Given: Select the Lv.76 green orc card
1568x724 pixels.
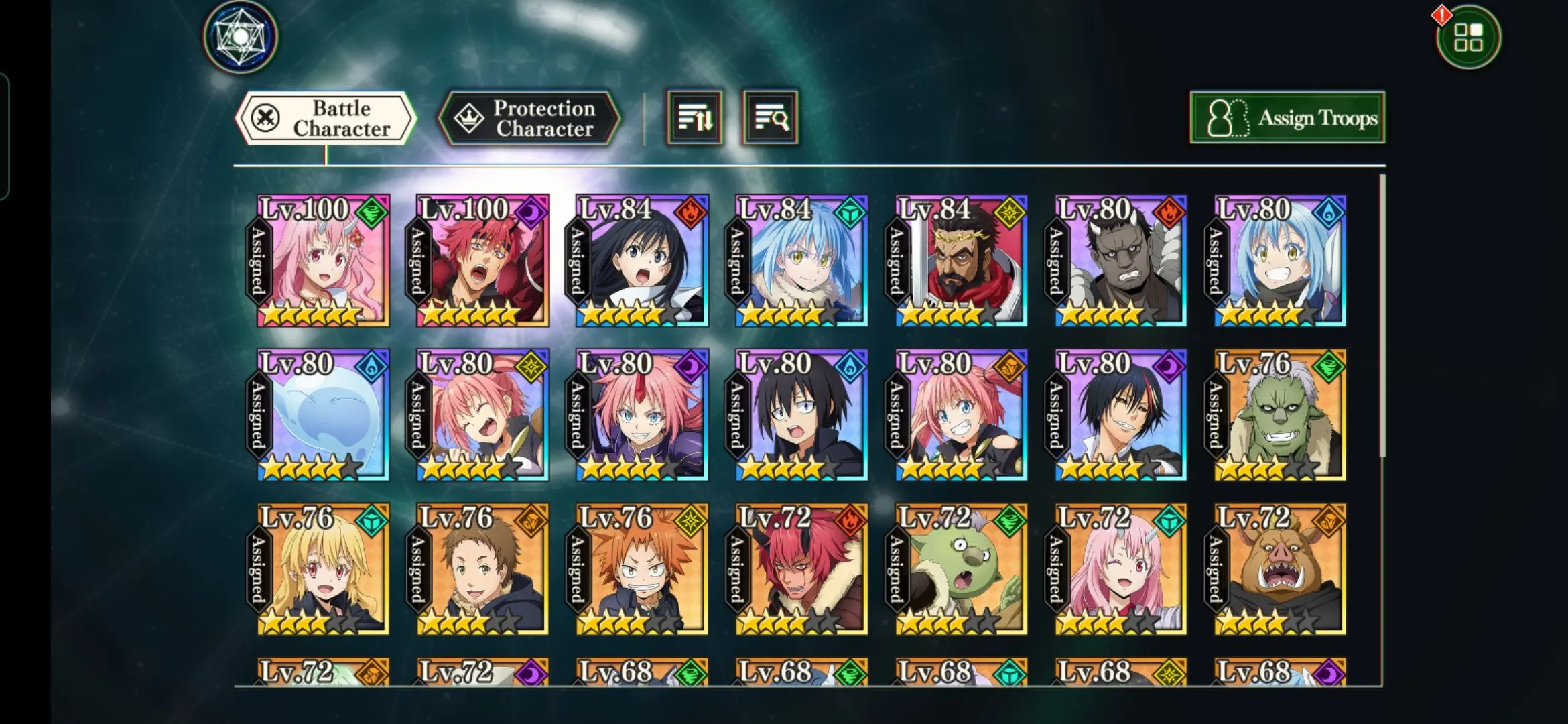Looking at the screenshot, I should (x=1280, y=415).
